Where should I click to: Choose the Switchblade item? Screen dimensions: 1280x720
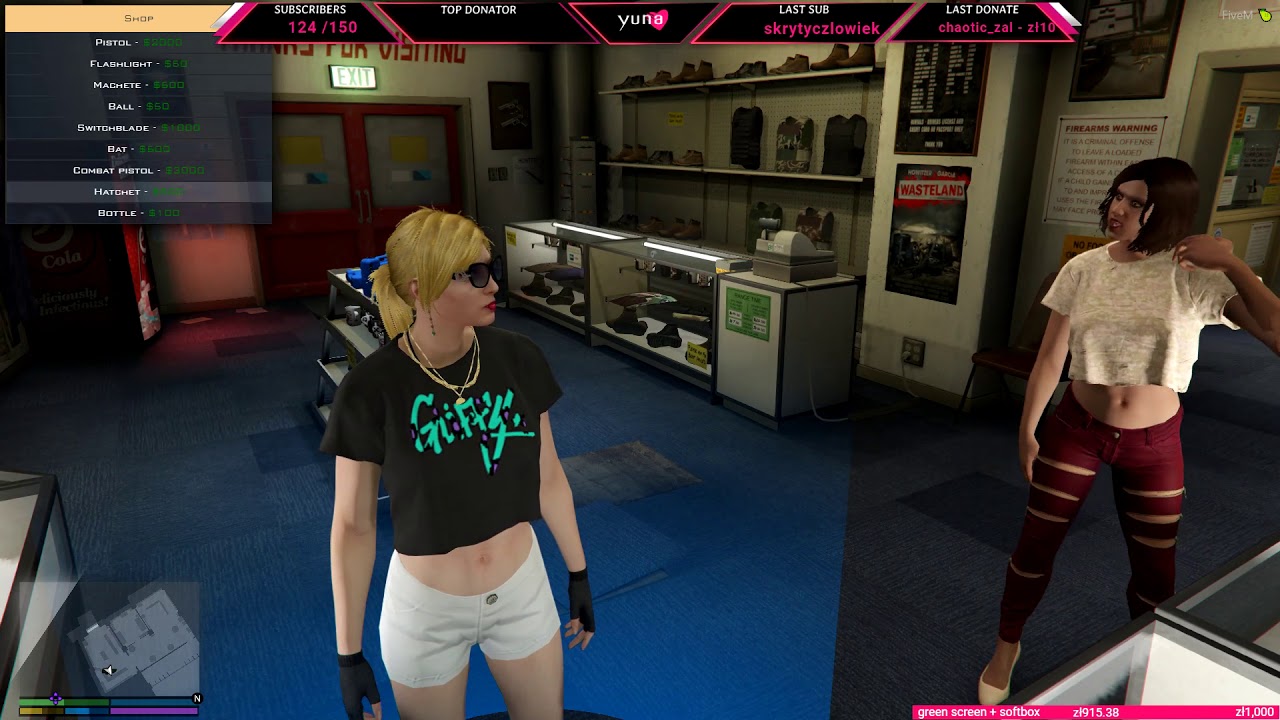138,128
